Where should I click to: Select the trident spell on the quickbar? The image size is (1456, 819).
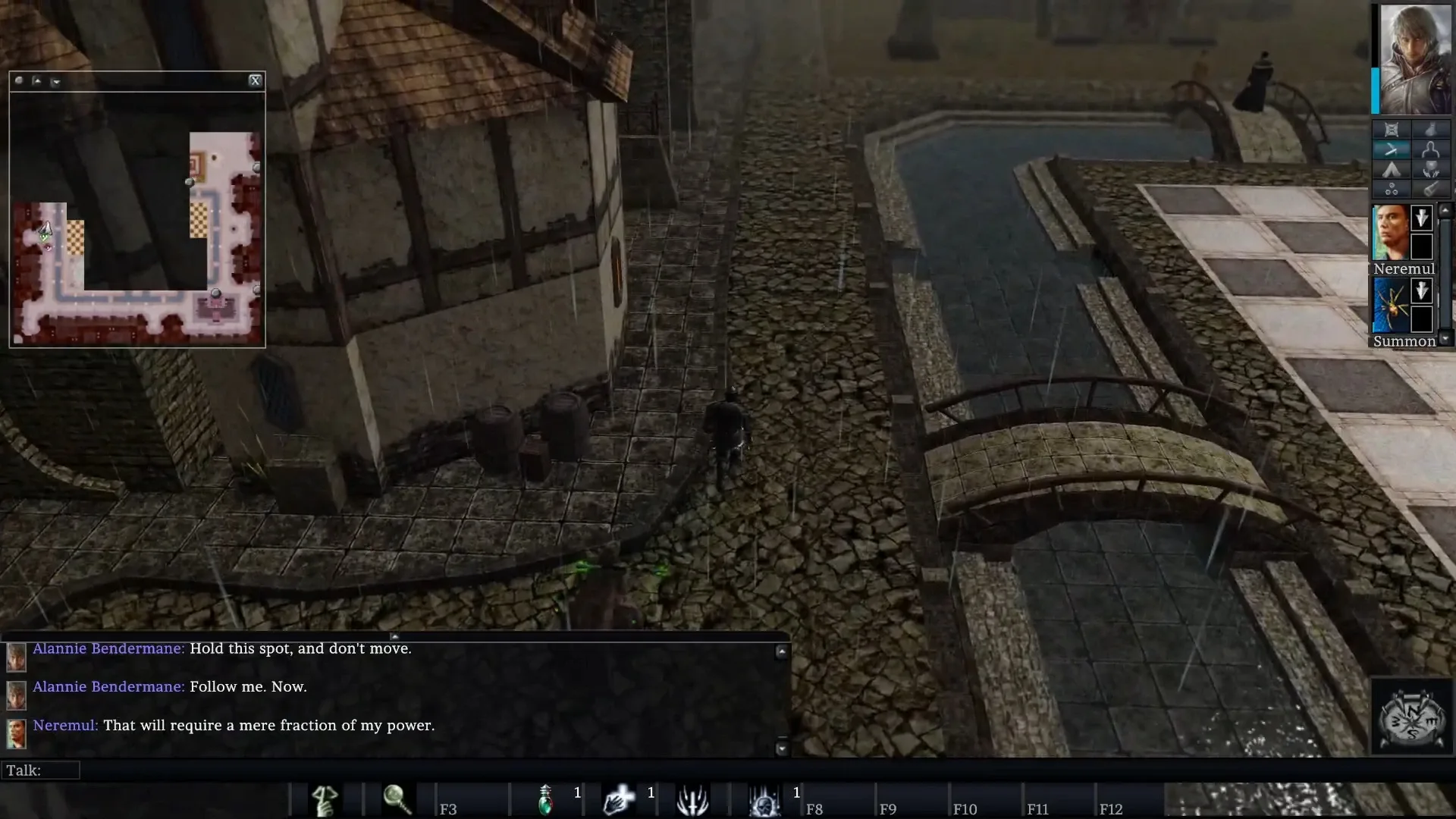[692, 799]
